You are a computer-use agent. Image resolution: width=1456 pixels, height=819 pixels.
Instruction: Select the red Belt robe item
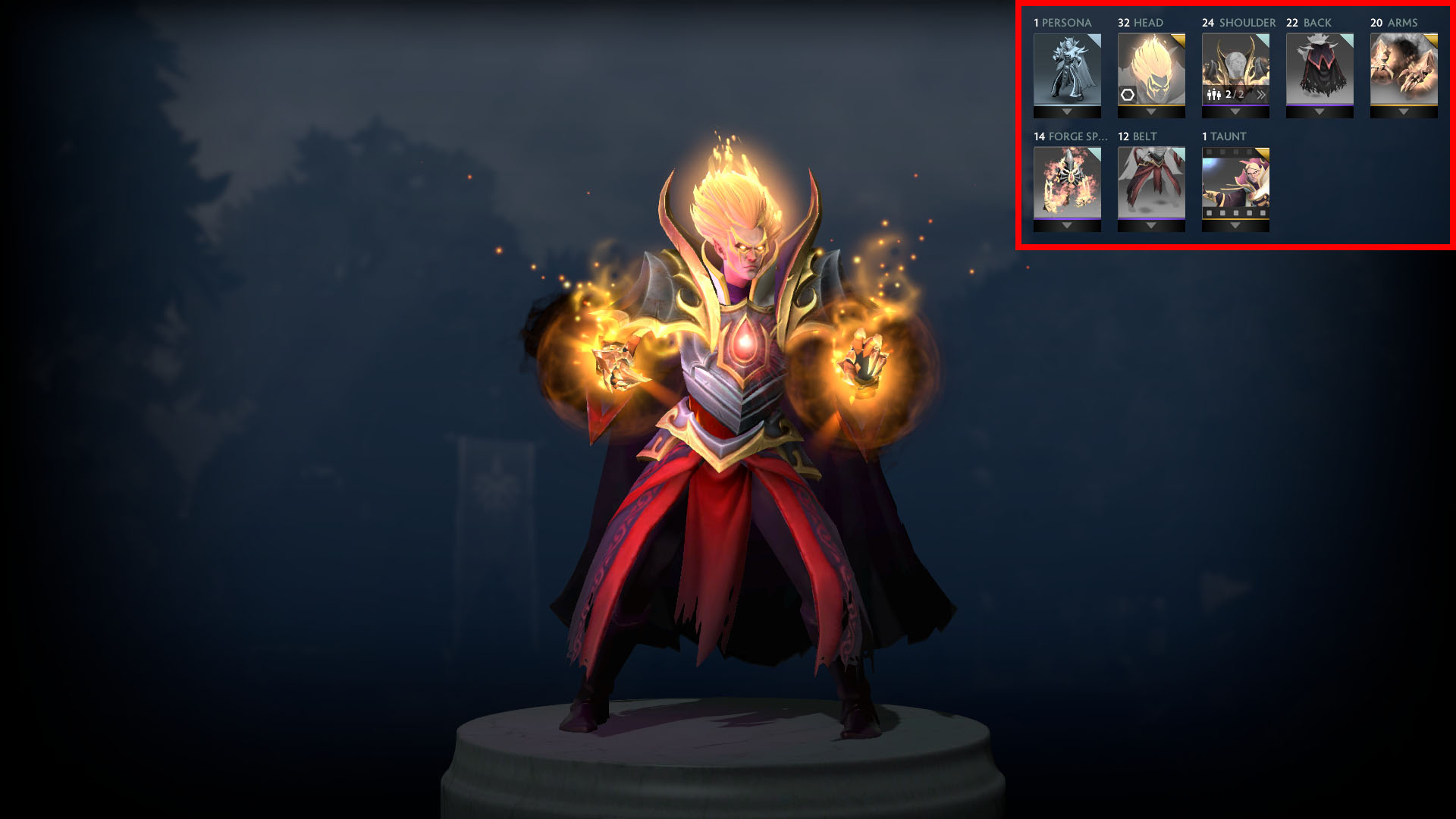pyautogui.click(x=1151, y=182)
